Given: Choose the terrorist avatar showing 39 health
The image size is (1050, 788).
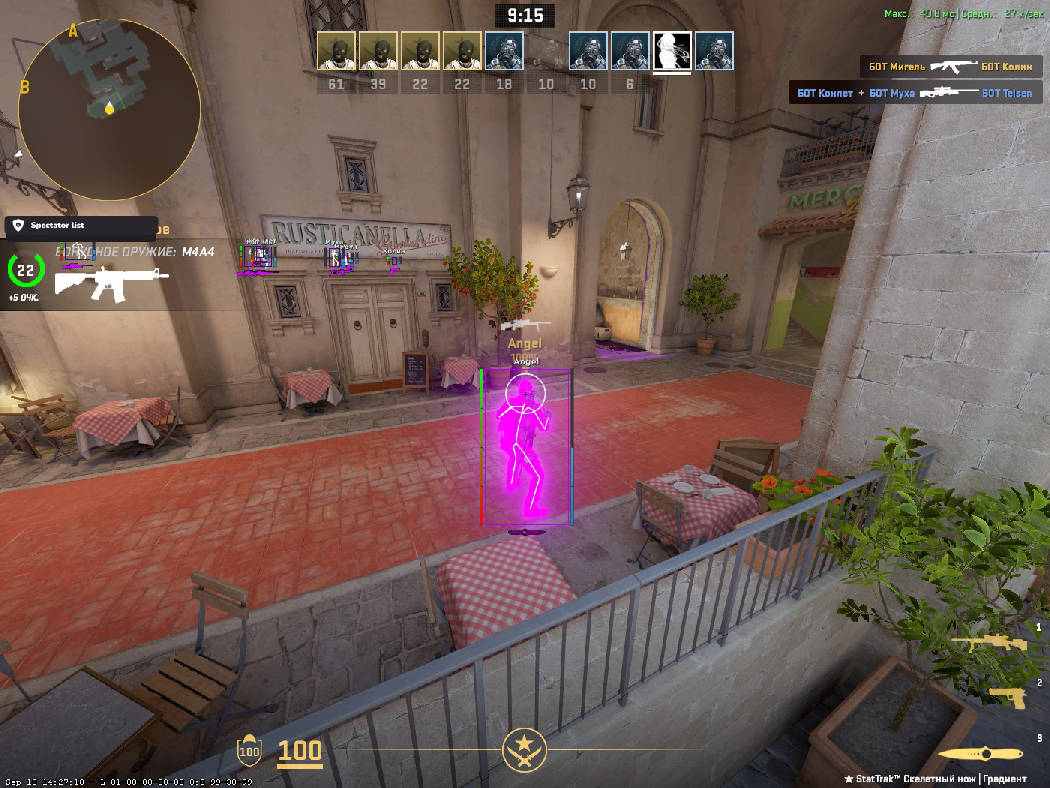Looking at the screenshot, I should click(378, 51).
